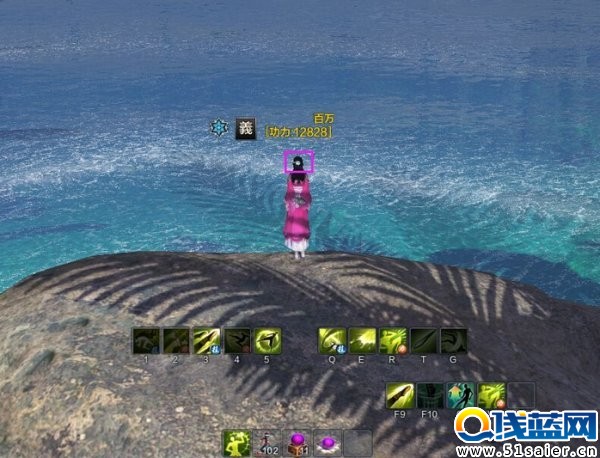Cast the Q hotkey skill
Screen dimensions: 600x458
coord(332,341)
